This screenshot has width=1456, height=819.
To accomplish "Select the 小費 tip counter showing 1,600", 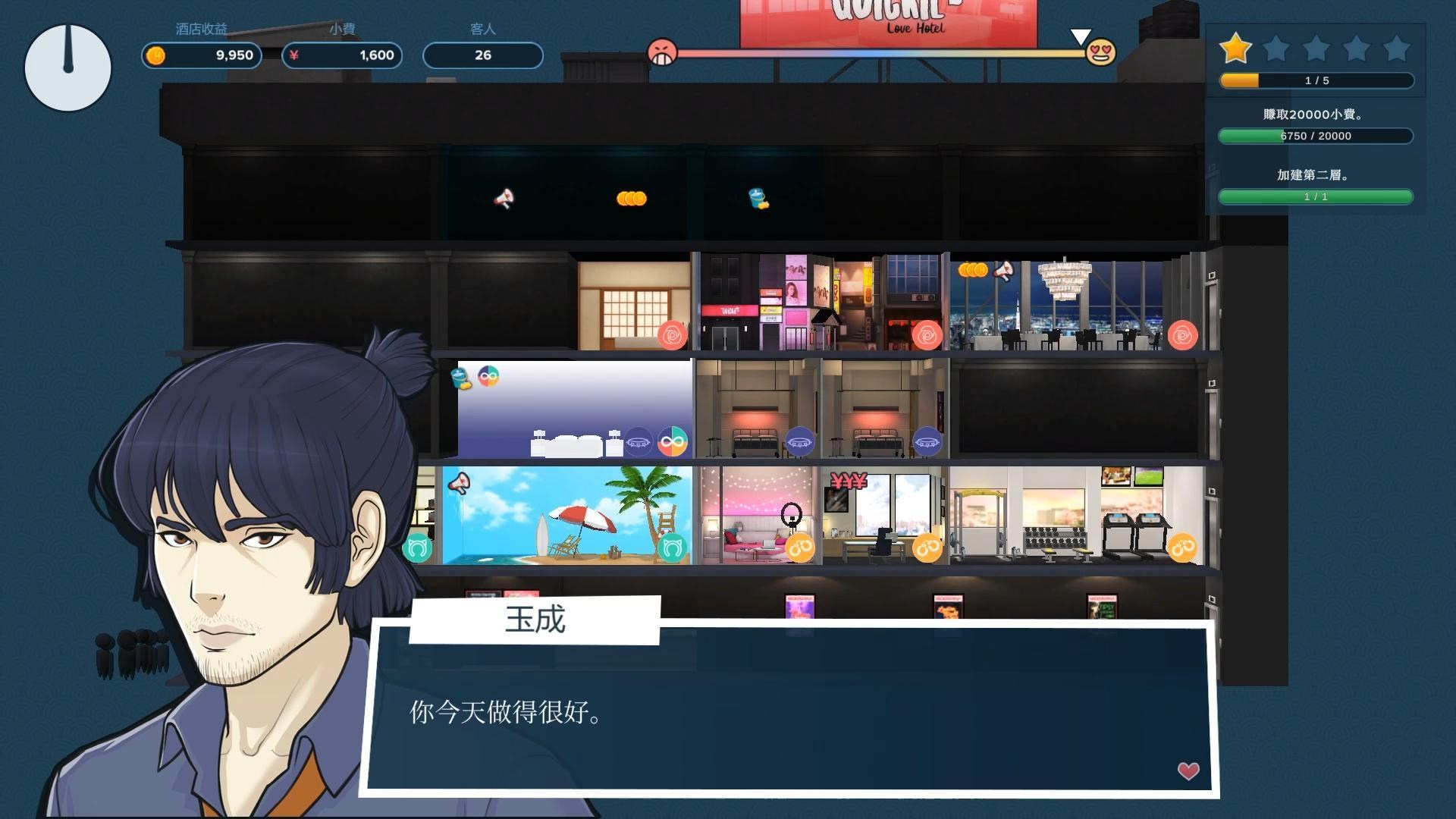I will 341,55.
